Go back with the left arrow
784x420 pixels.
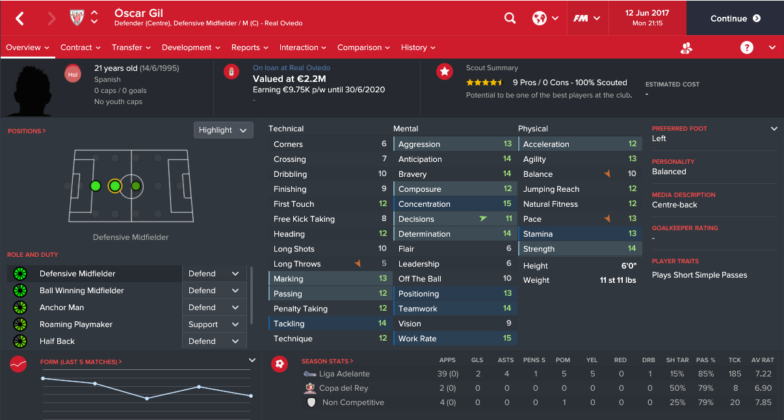coord(21,18)
